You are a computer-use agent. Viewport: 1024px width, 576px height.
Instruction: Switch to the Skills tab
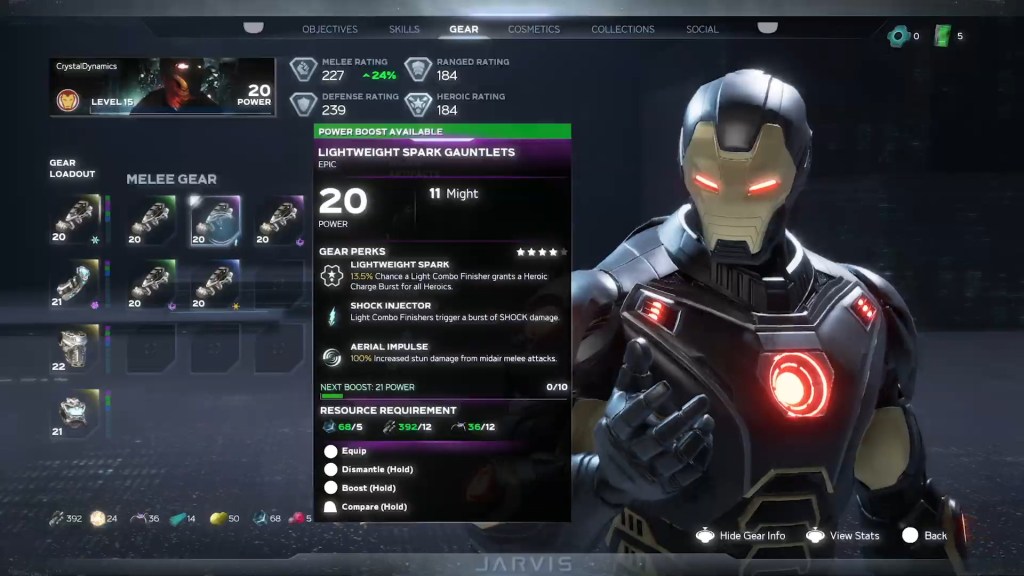(404, 29)
